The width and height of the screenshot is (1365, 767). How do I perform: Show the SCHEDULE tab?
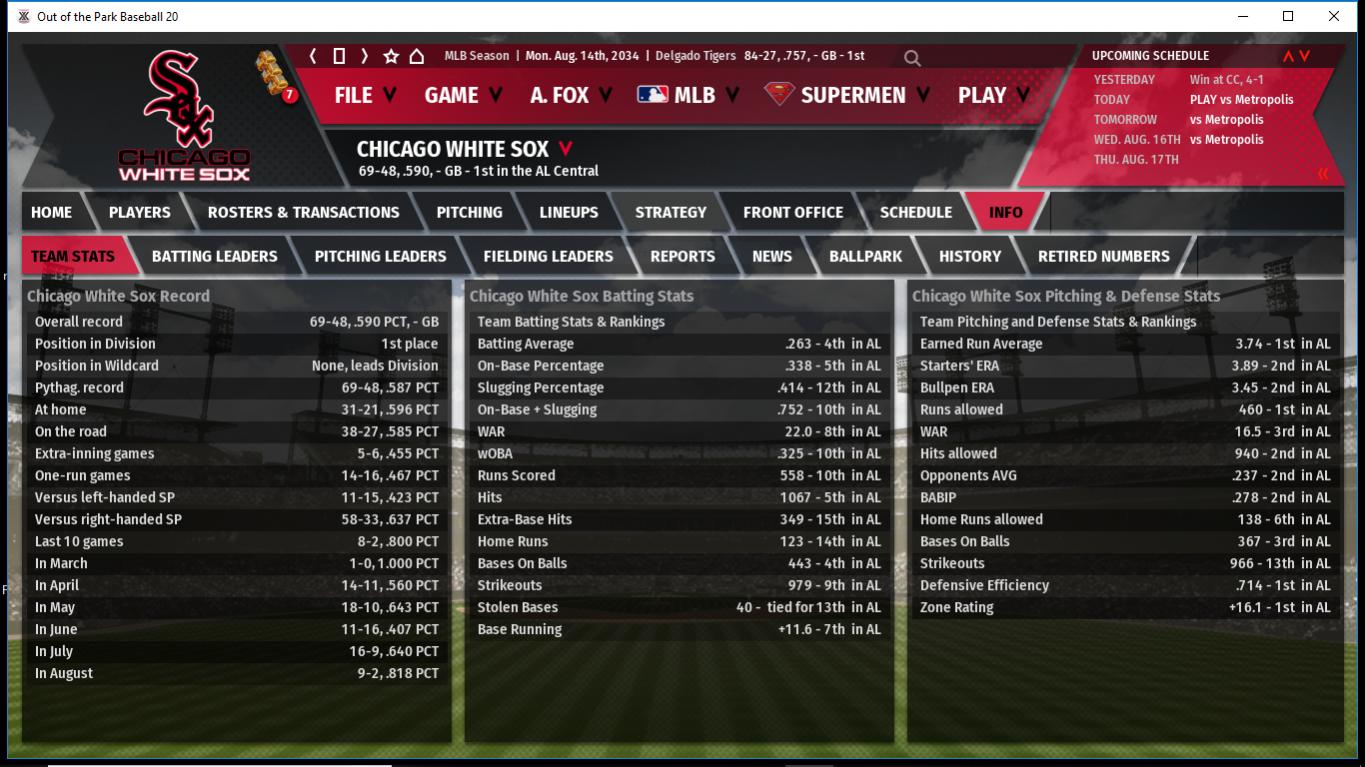pyautogui.click(x=915, y=212)
